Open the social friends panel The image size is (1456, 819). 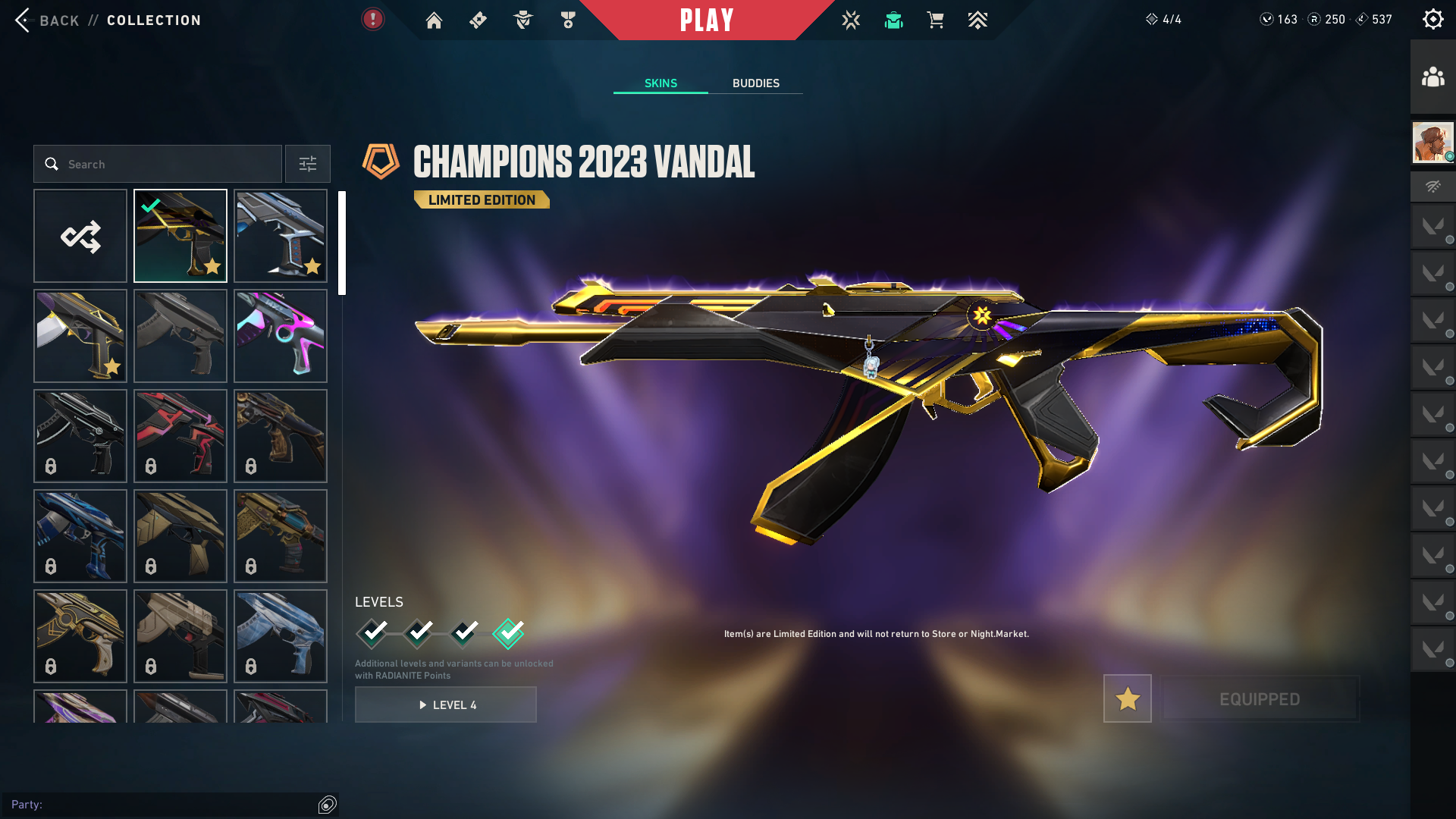tap(1432, 77)
